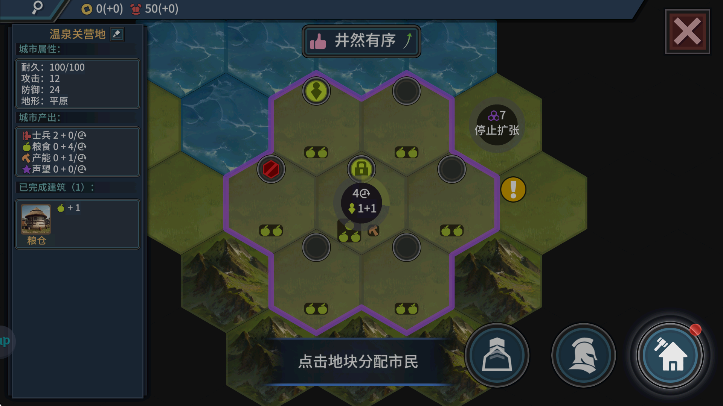Click the yellow exclamation warning icon
The height and width of the screenshot is (406, 723).
[x=513, y=189]
